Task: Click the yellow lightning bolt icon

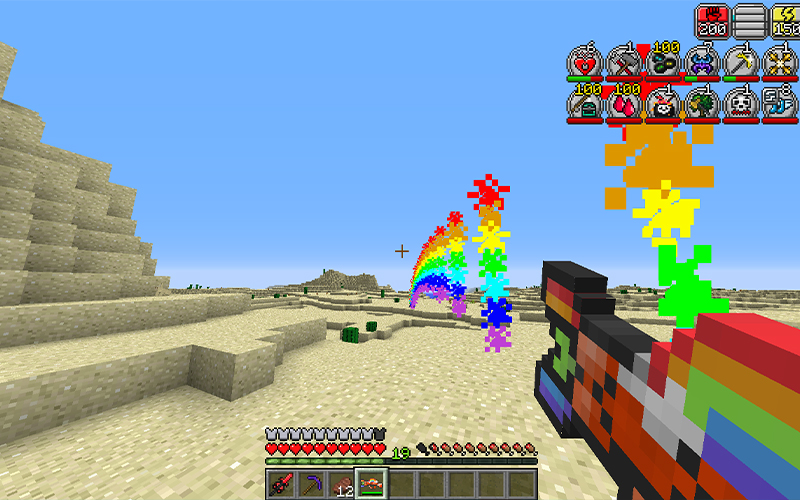Action: pyautogui.click(x=784, y=20)
